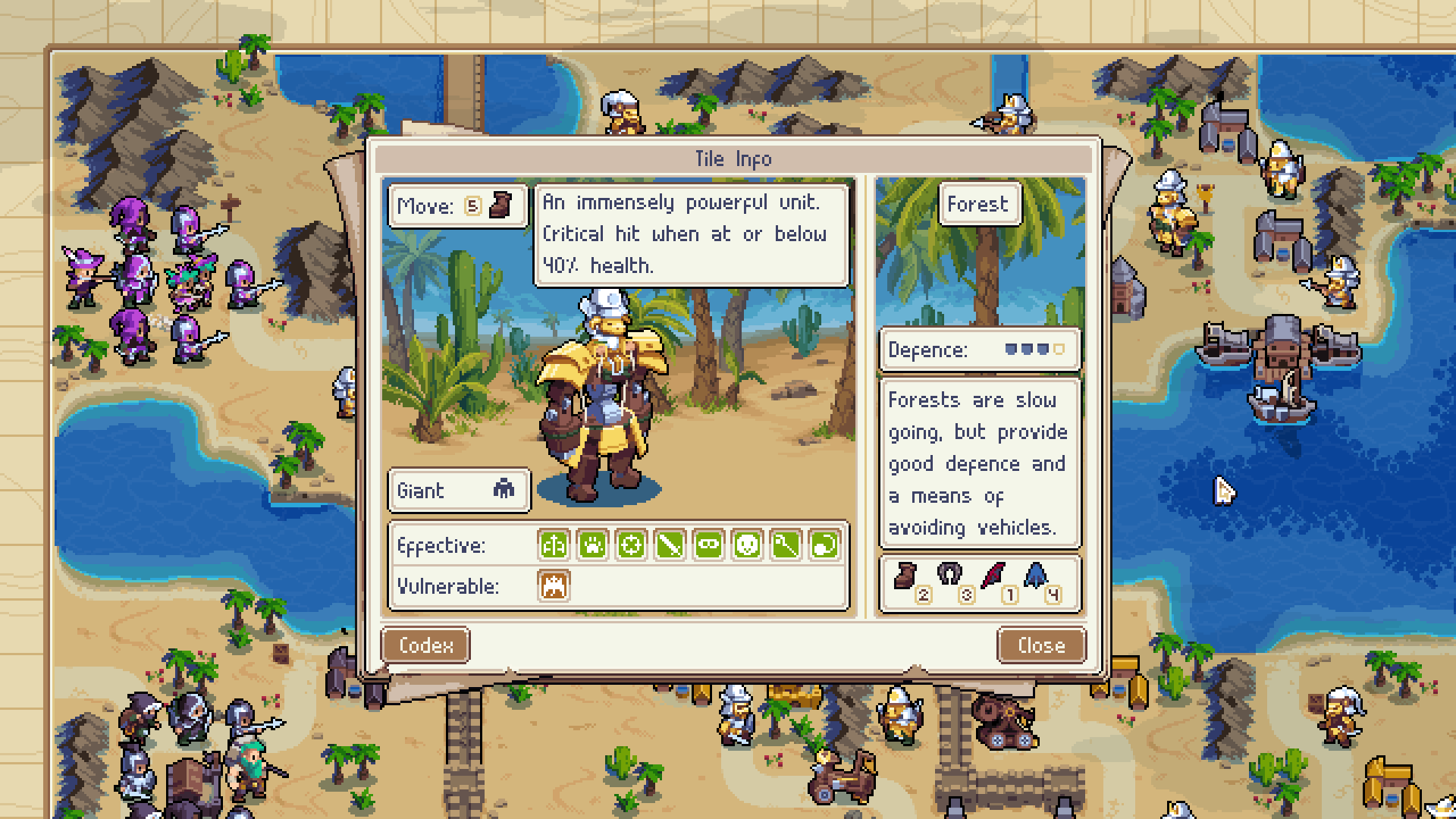1456x819 pixels.
Task: Click the horseshoe movement cost icon
Action: tap(949, 575)
